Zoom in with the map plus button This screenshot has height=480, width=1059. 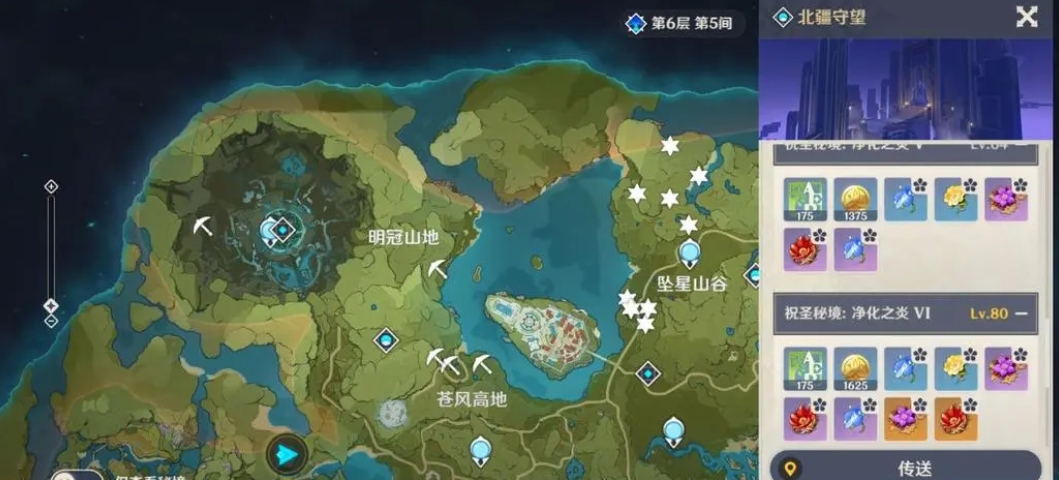tap(51, 186)
